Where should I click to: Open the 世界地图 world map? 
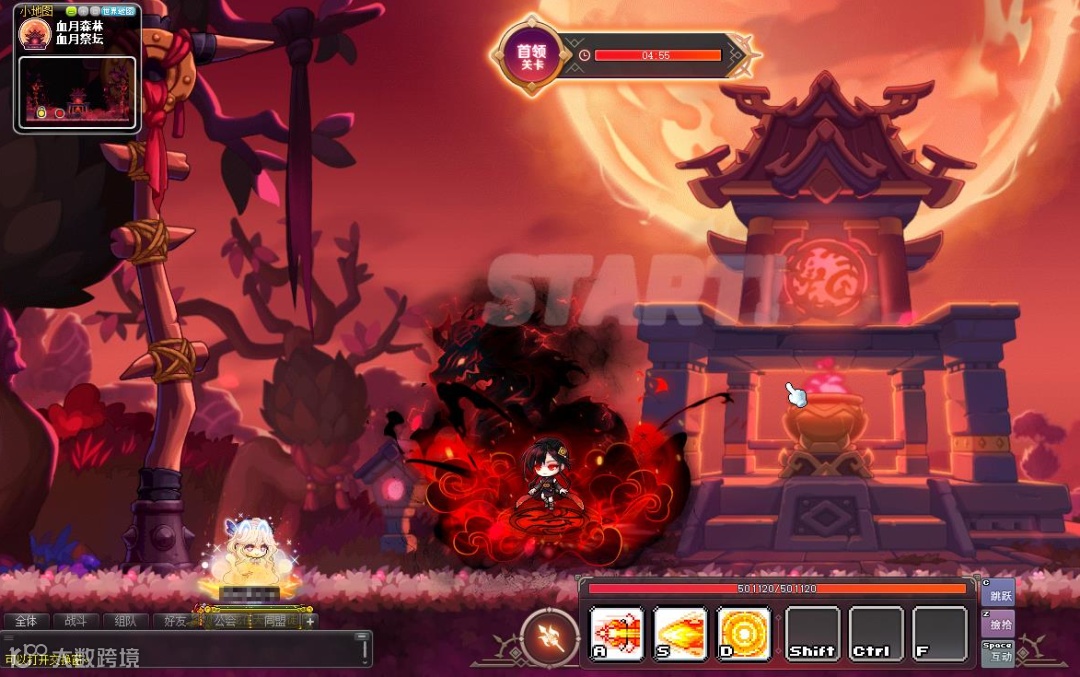[118, 11]
